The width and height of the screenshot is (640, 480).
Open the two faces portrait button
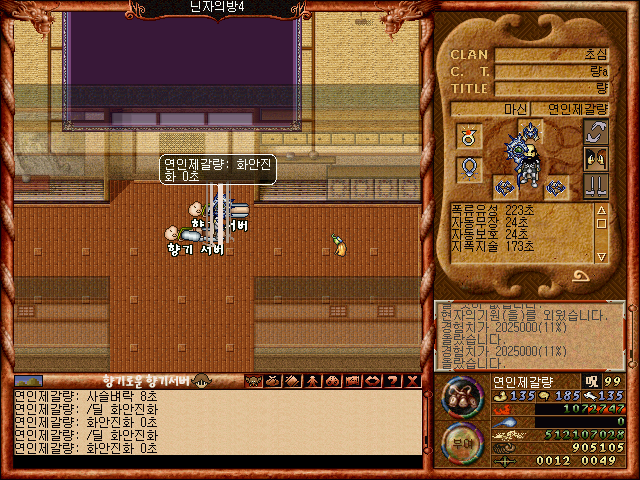[595, 159]
